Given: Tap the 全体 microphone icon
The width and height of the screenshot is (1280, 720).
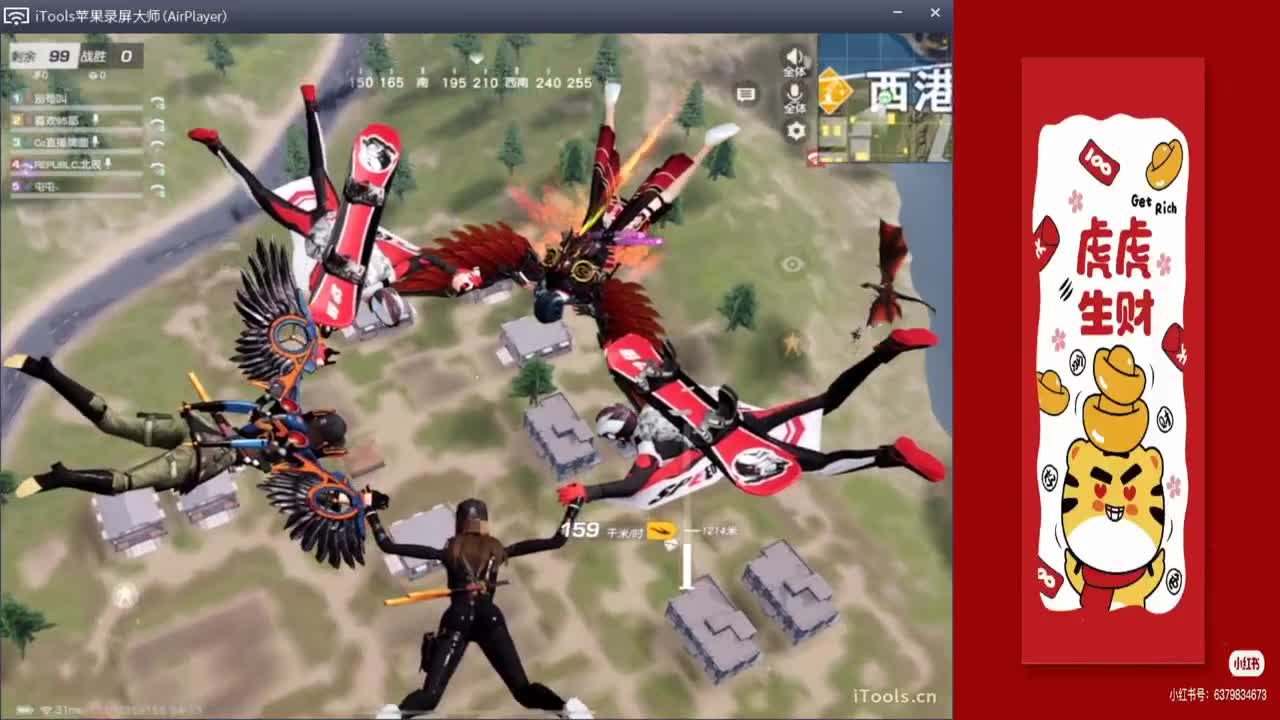Looking at the screenshot, I should [794, 94].
